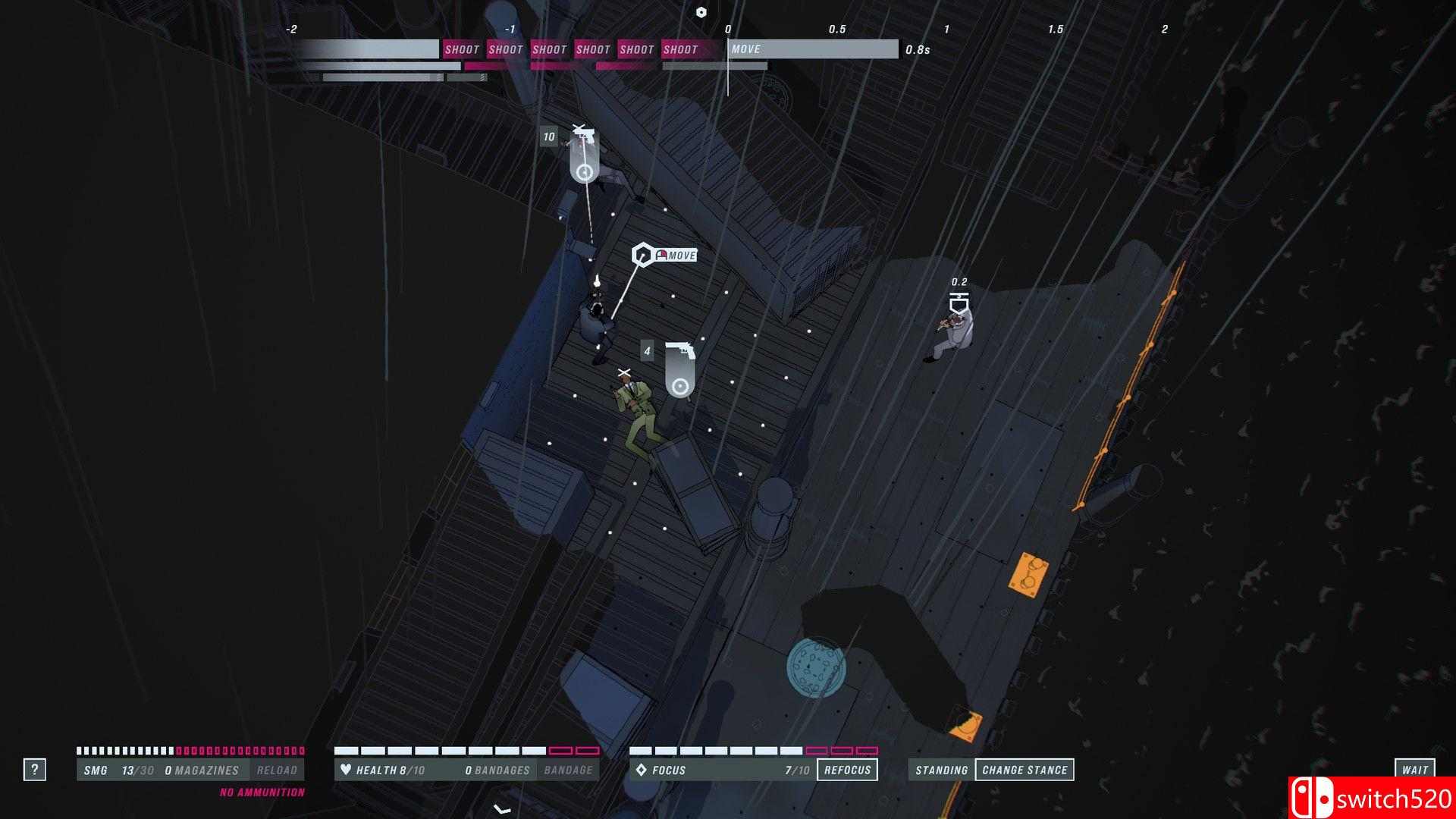Select the first SHOOT segment on the timeline
This screenshot has width=1456, height=819.
462,49
